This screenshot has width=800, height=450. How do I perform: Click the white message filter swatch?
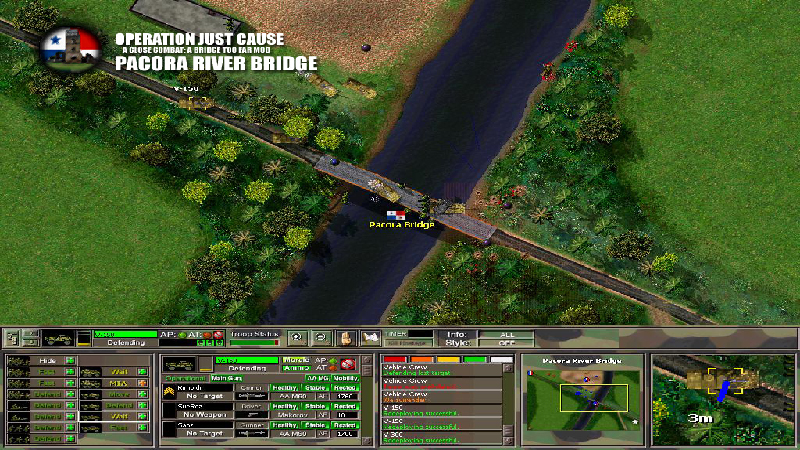(x=501, y=359)
